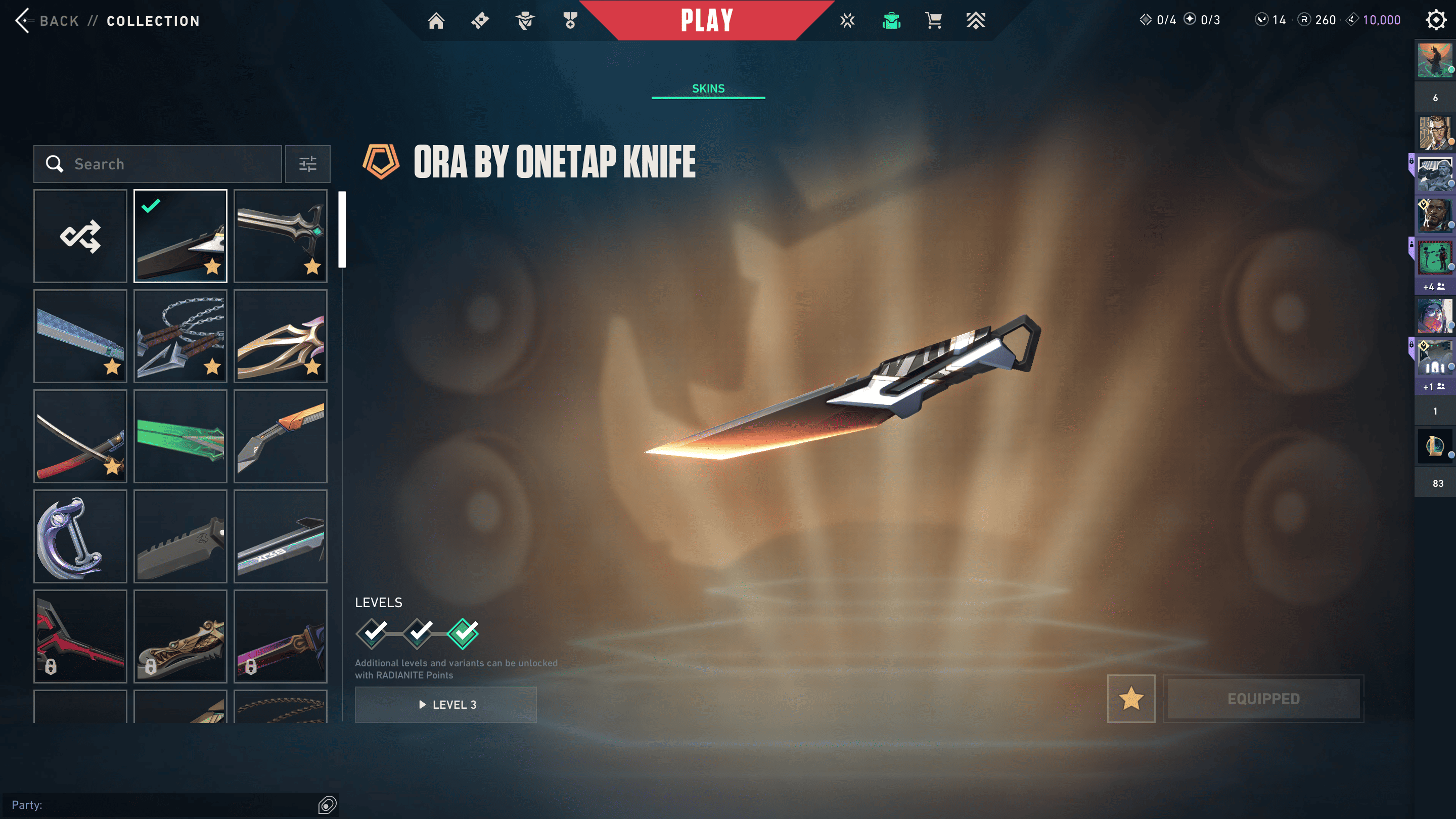Open the home screen icon
The height and width of the screenshot is (819, 1456).
point(436,21)
